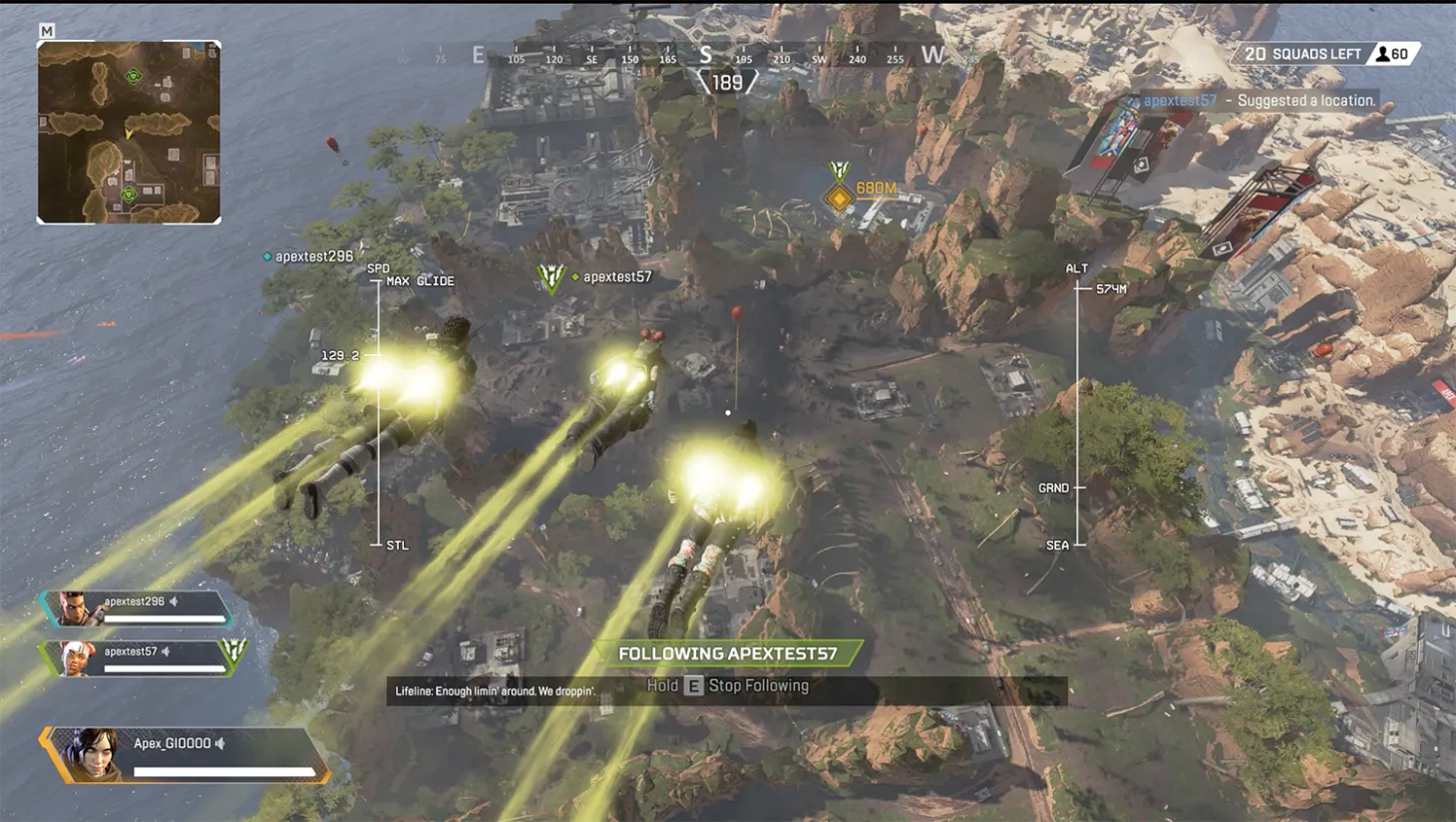Viewport: 1456px width, 822px height.
Task: Click the compass heading showing 189
Action: pos(727,80)
